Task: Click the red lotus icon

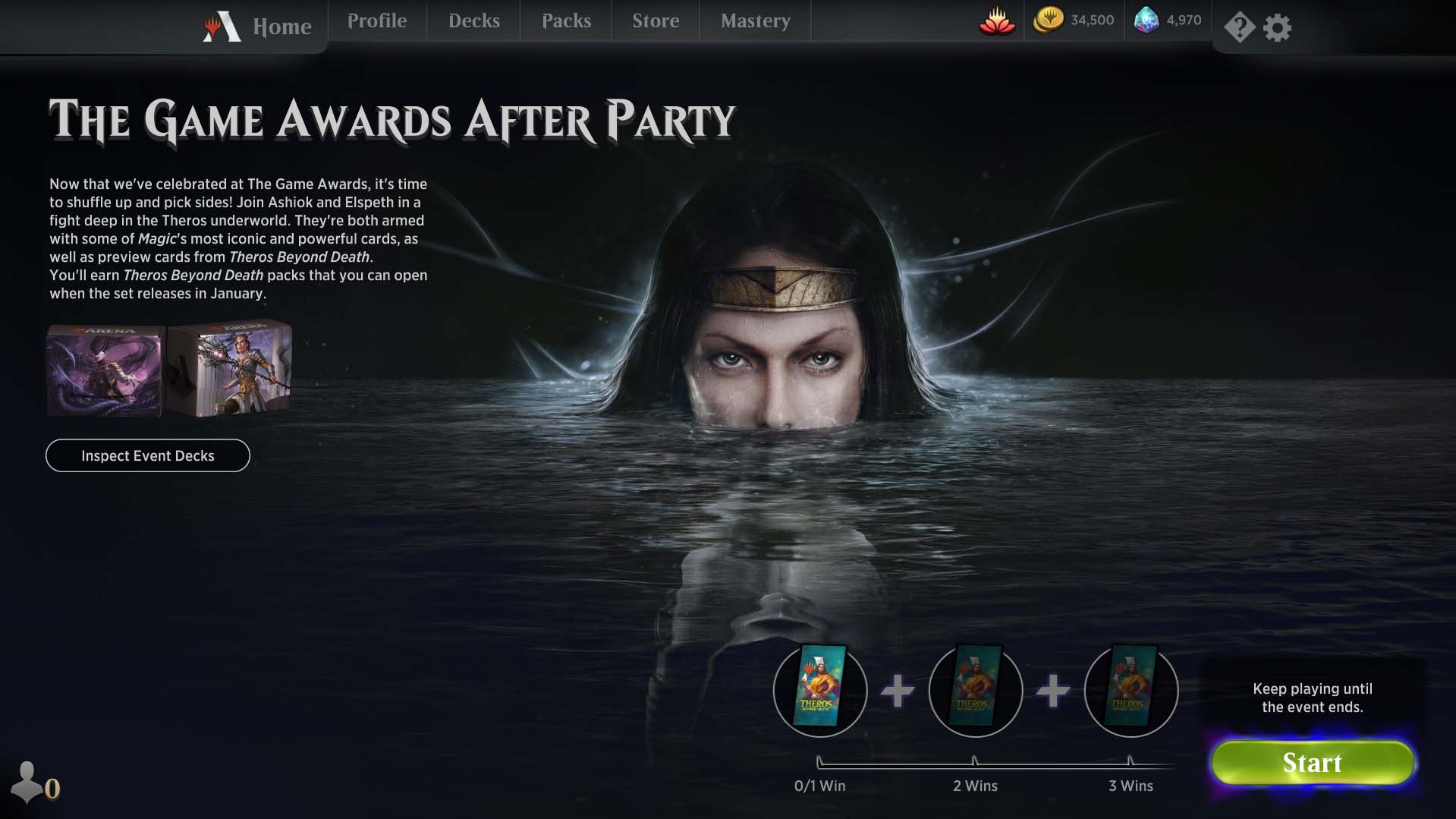Action: pyautogui.click(x=997, y=21)
